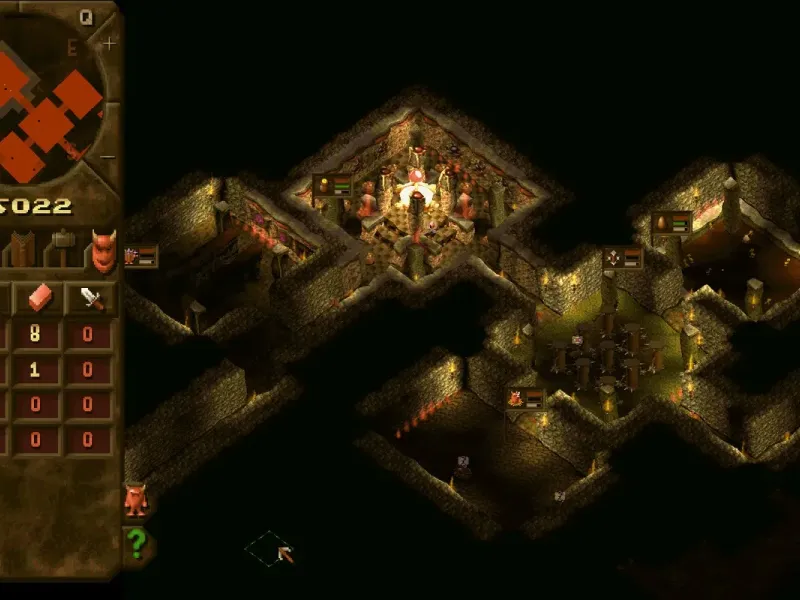This screenshot has width=800, height=600.
Task: Open the Q options button
Action: [x=86, y=16]
